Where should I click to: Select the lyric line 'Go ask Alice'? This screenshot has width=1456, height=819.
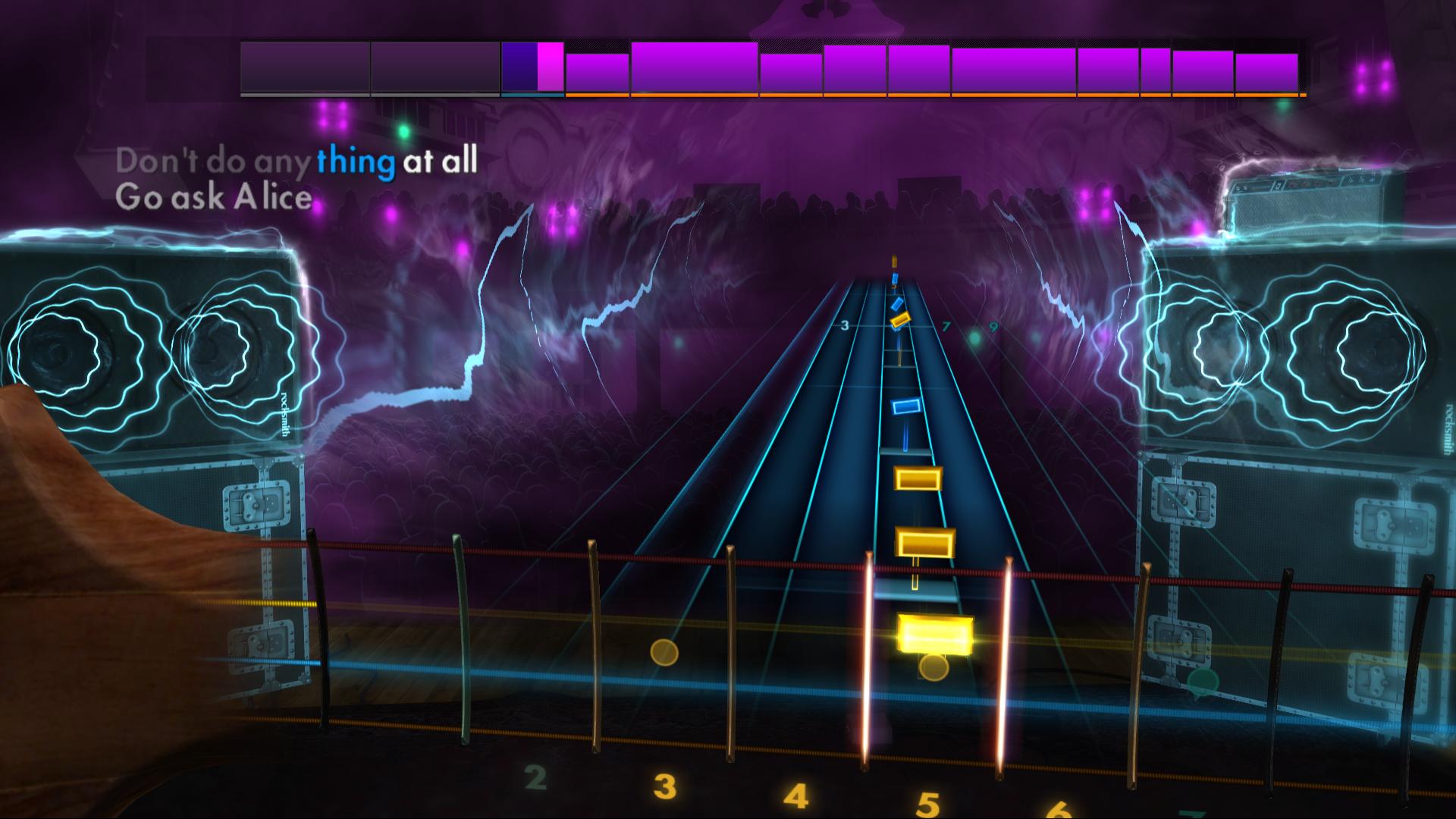coord(214,197)
